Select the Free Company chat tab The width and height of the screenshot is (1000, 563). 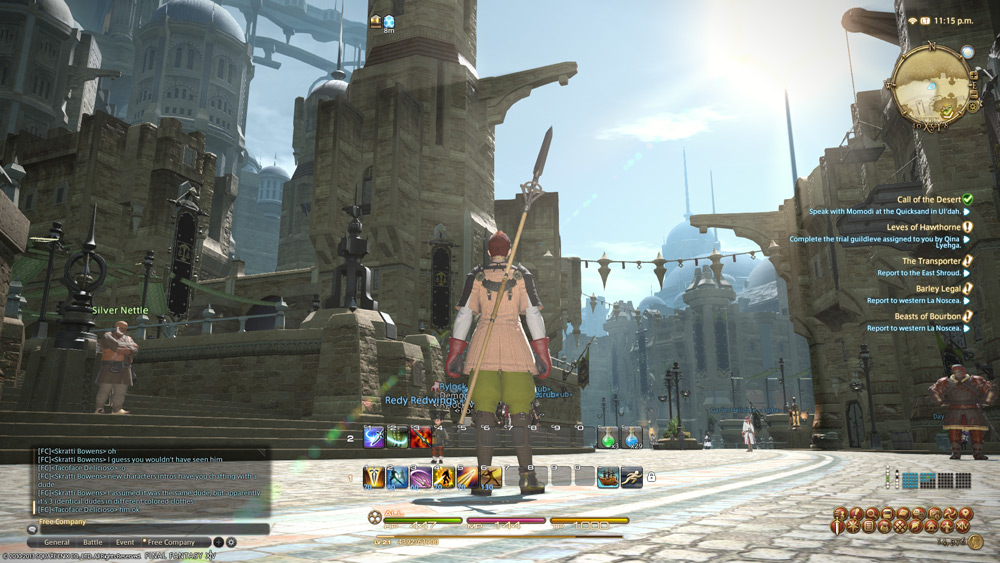[x=171, y=542]
